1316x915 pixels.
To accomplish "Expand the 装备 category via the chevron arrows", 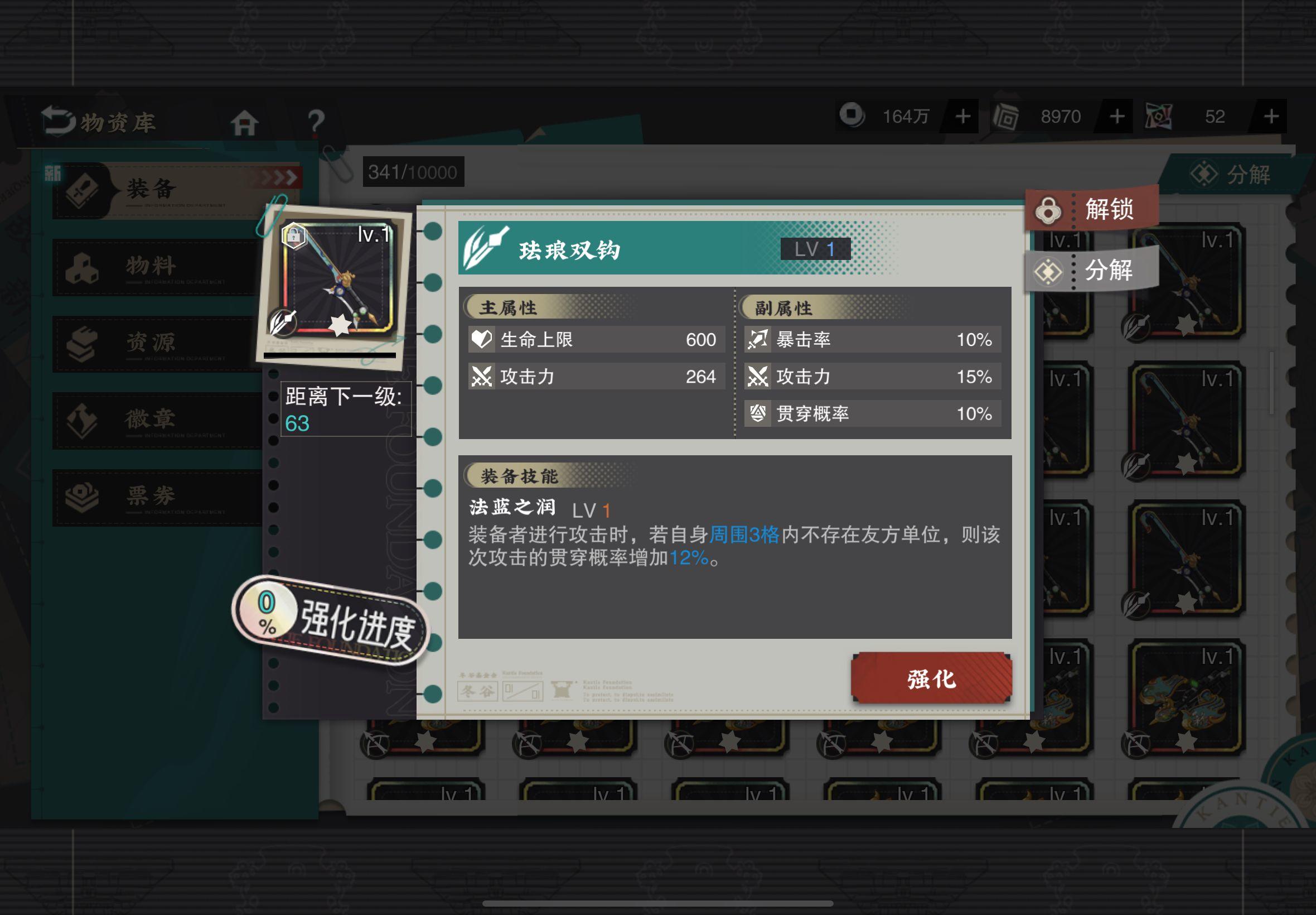I will (279, 178).
